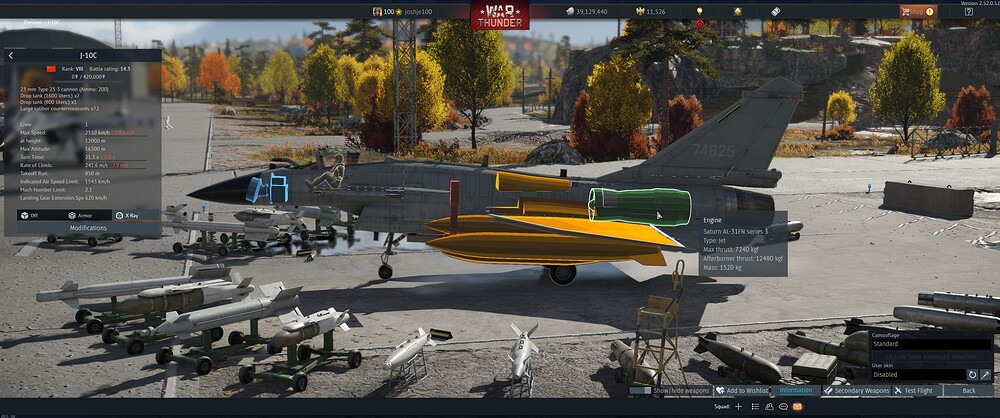
Task: Open the Modifications panel
Action: [x=88, y=228]
